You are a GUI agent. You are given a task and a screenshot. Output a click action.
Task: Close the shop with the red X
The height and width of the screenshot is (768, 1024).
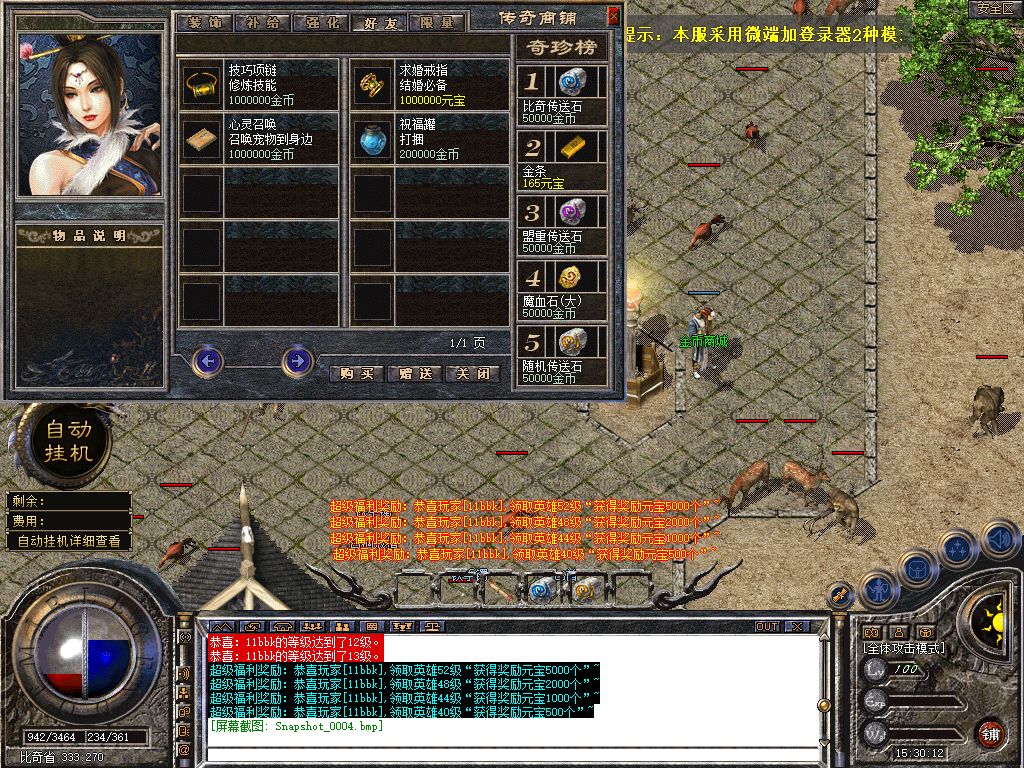point(613,18)
